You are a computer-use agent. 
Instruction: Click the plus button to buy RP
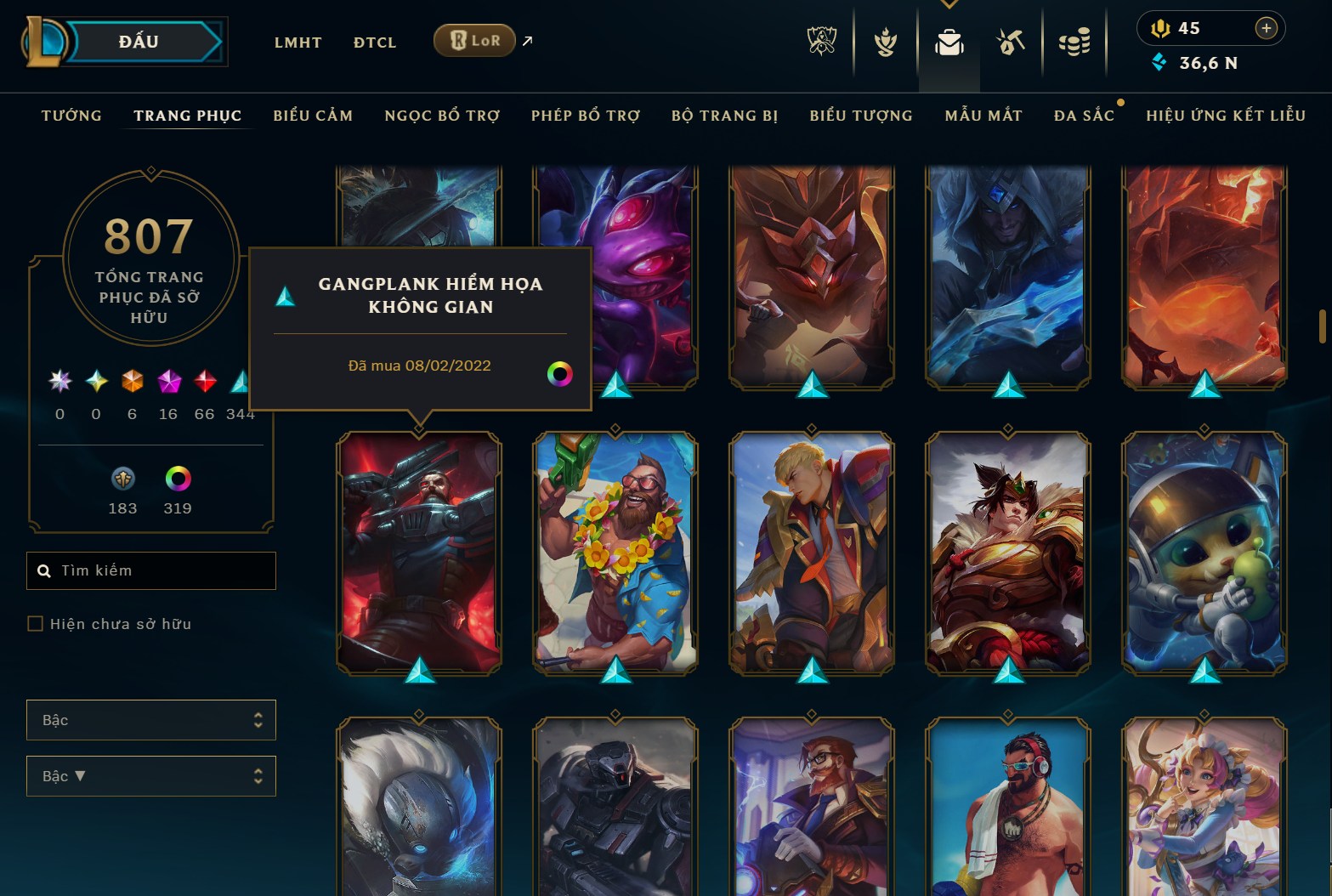click(1266, 27)
